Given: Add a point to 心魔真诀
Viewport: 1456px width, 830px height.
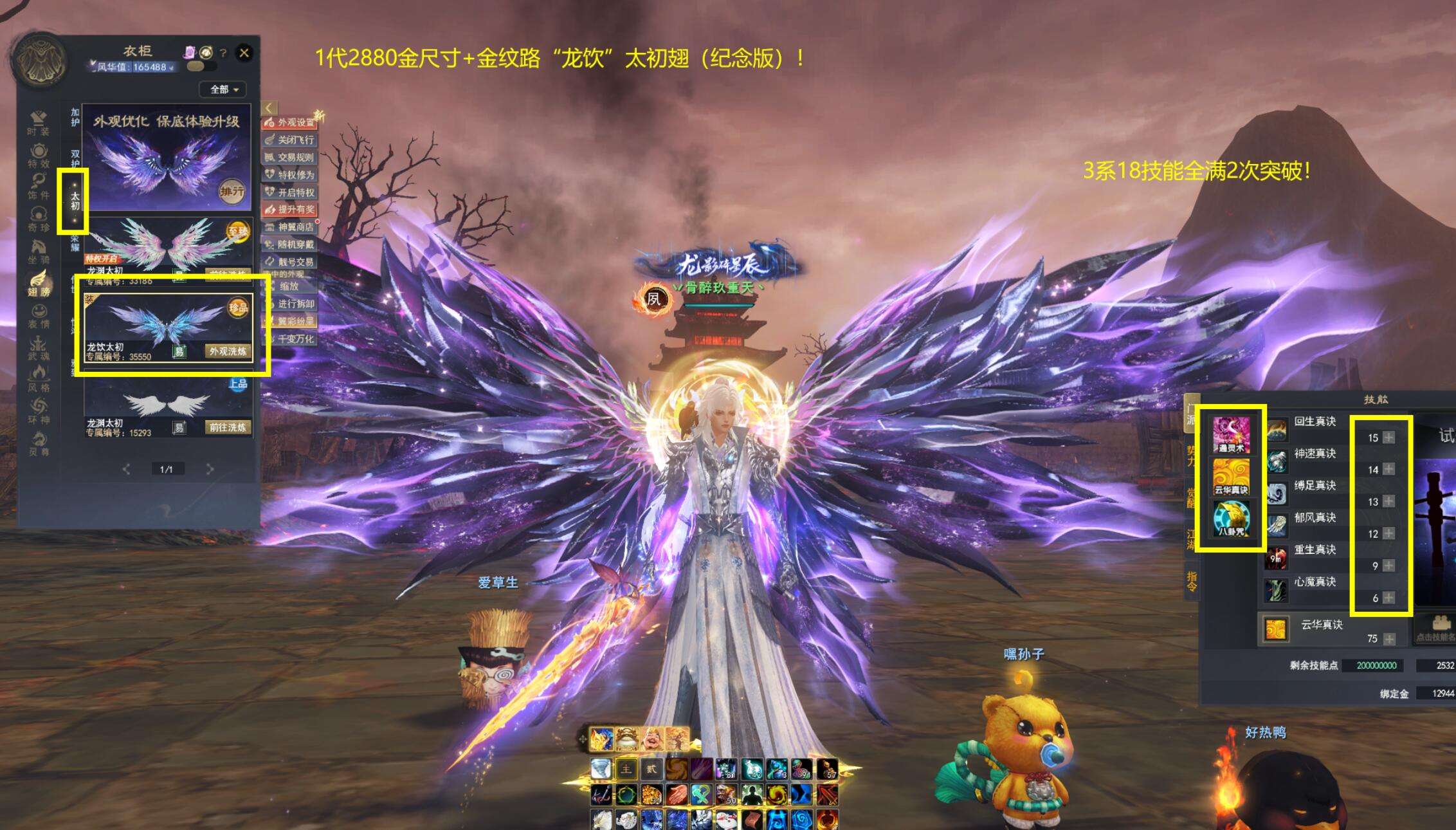Looking at the screenshot, I should coord(1389,598).
